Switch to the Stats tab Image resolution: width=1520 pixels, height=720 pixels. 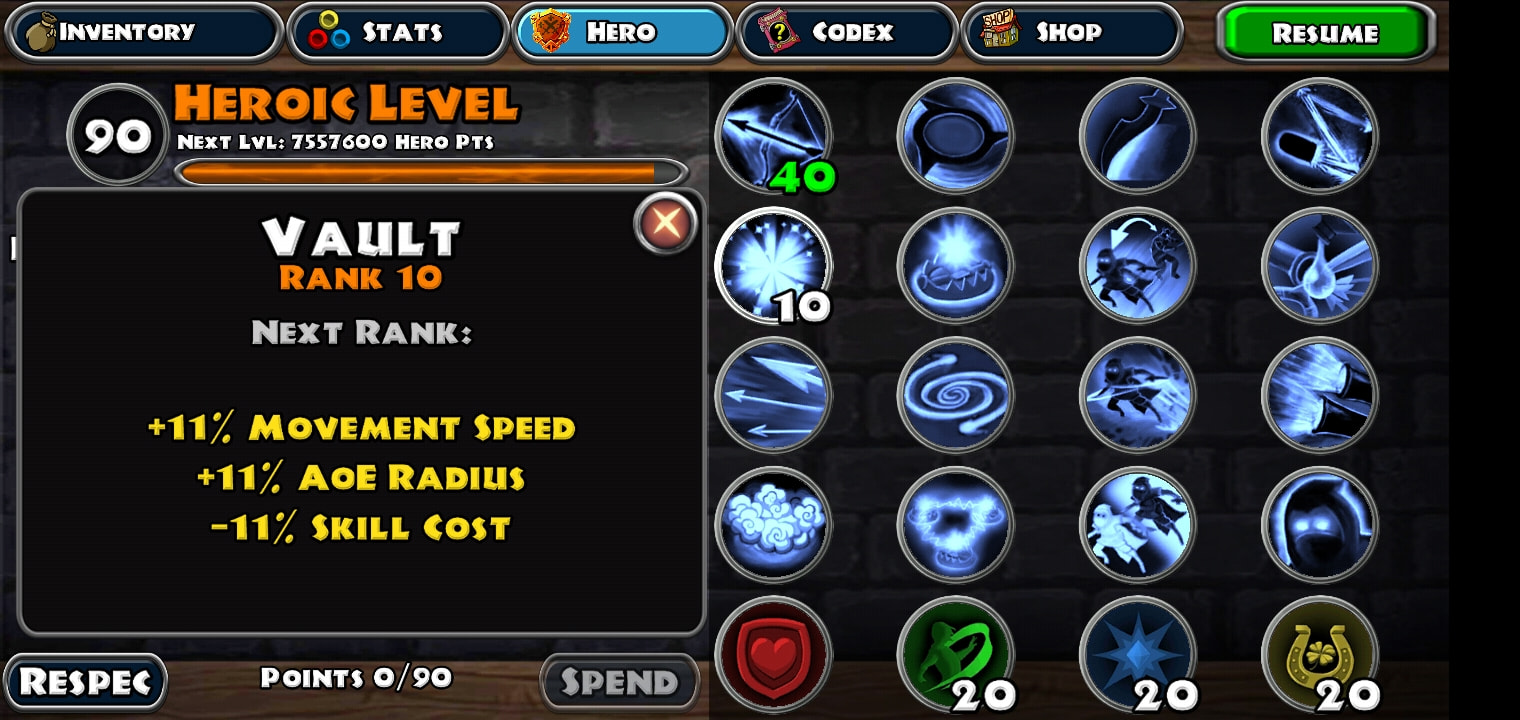398,32
